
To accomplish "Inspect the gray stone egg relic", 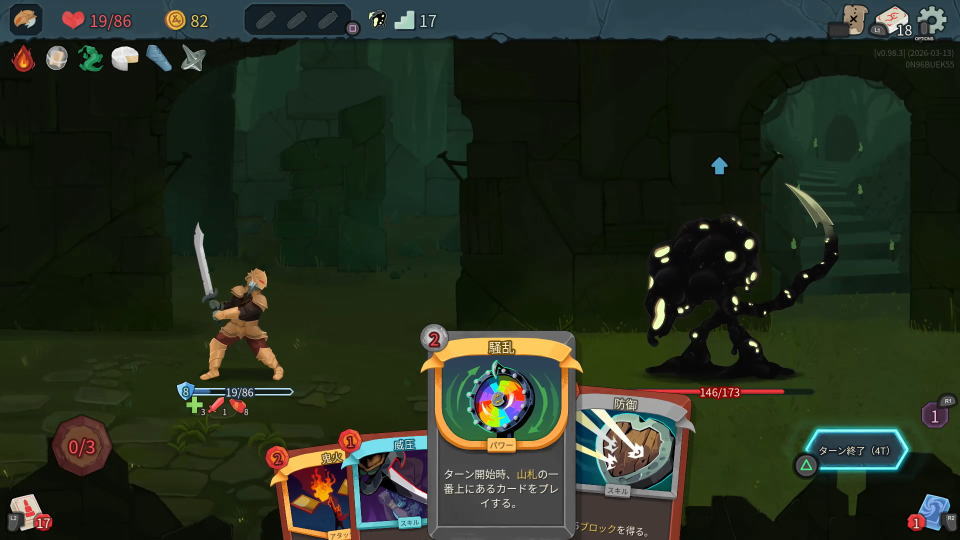I will tap(57, 58).
